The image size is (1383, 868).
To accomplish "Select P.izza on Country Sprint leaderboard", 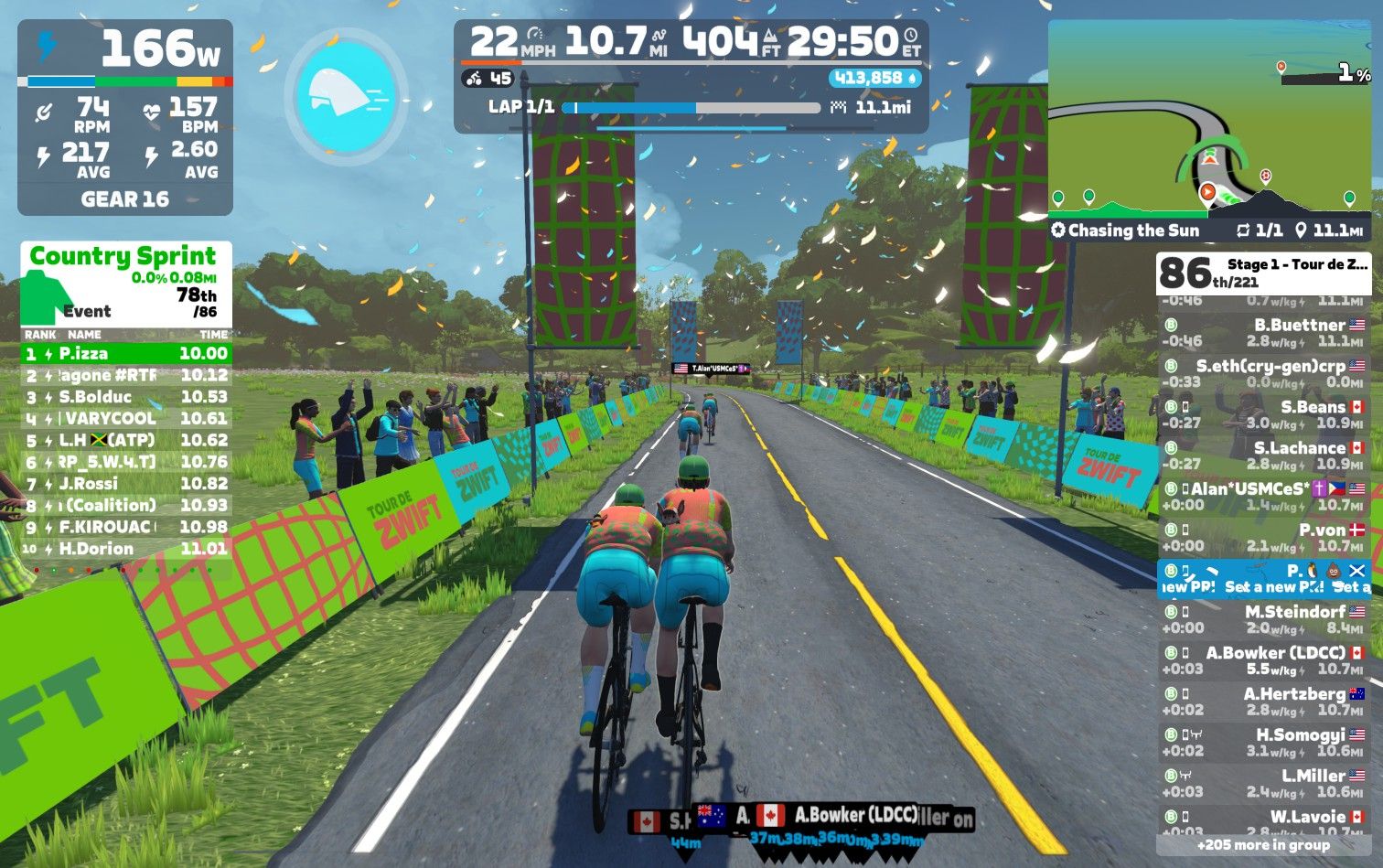I will [126, 353].
